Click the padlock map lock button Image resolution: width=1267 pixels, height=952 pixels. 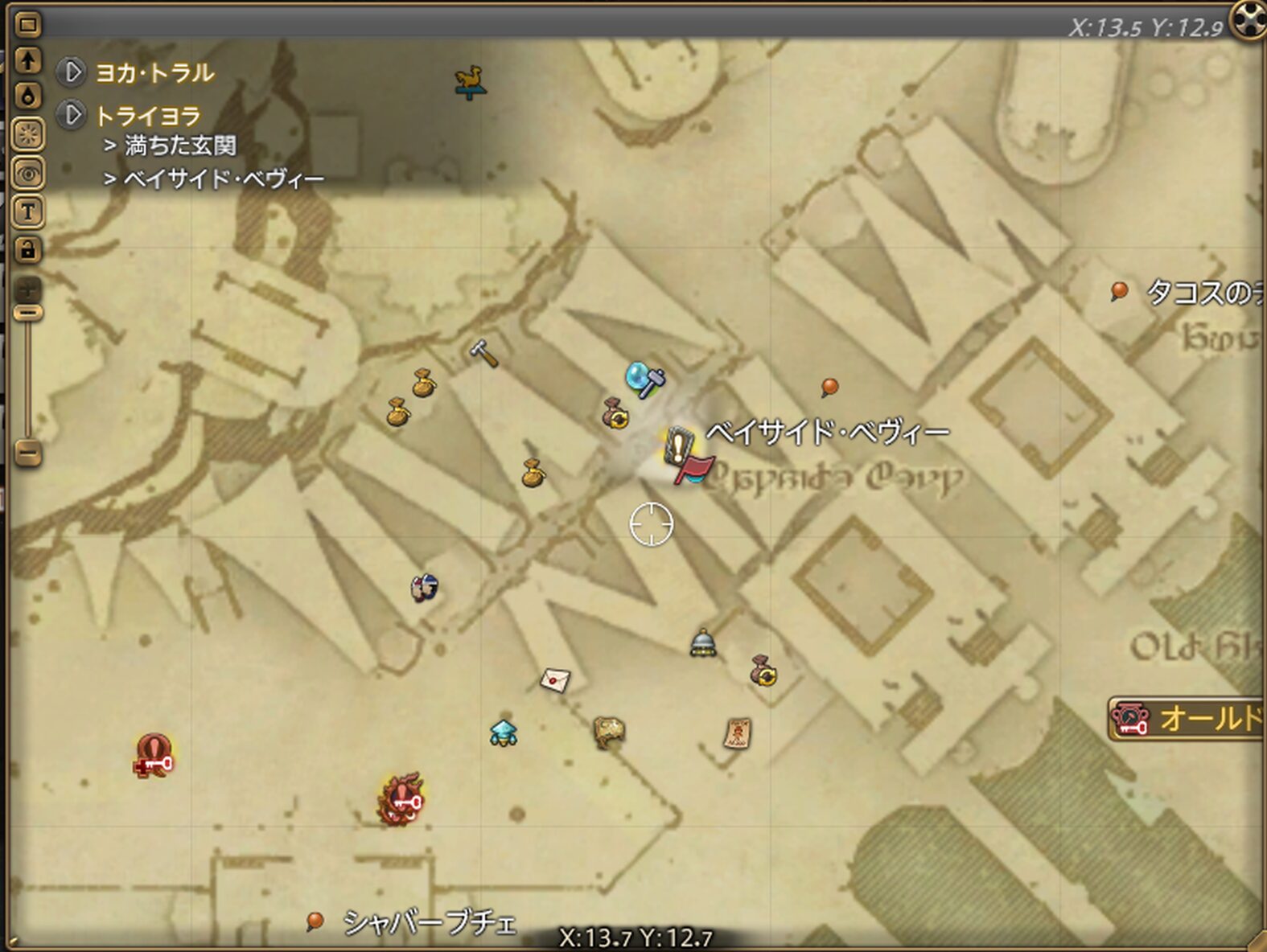tap(28, 249)
